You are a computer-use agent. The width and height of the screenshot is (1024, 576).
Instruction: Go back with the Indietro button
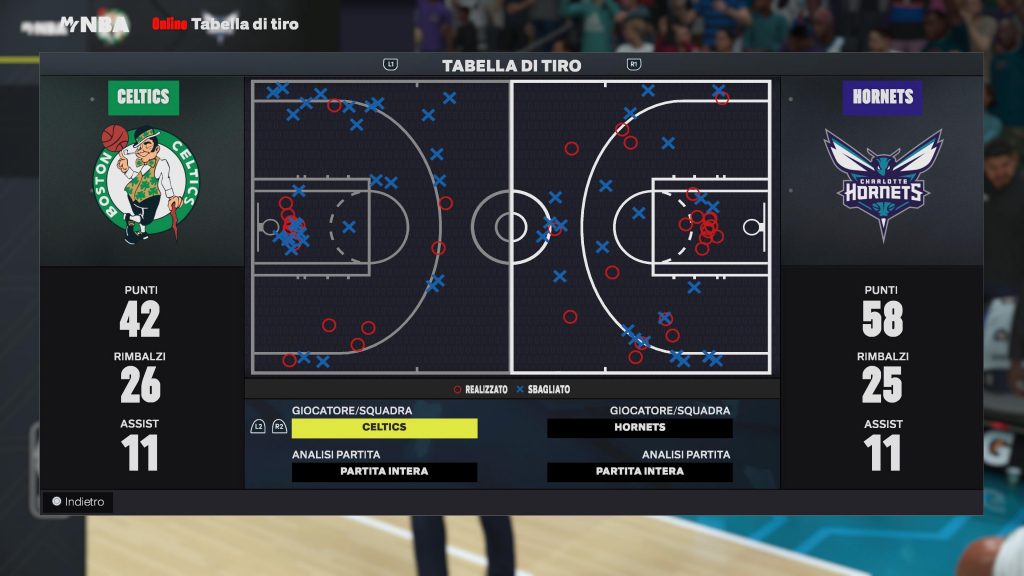[x=78, y=502]
